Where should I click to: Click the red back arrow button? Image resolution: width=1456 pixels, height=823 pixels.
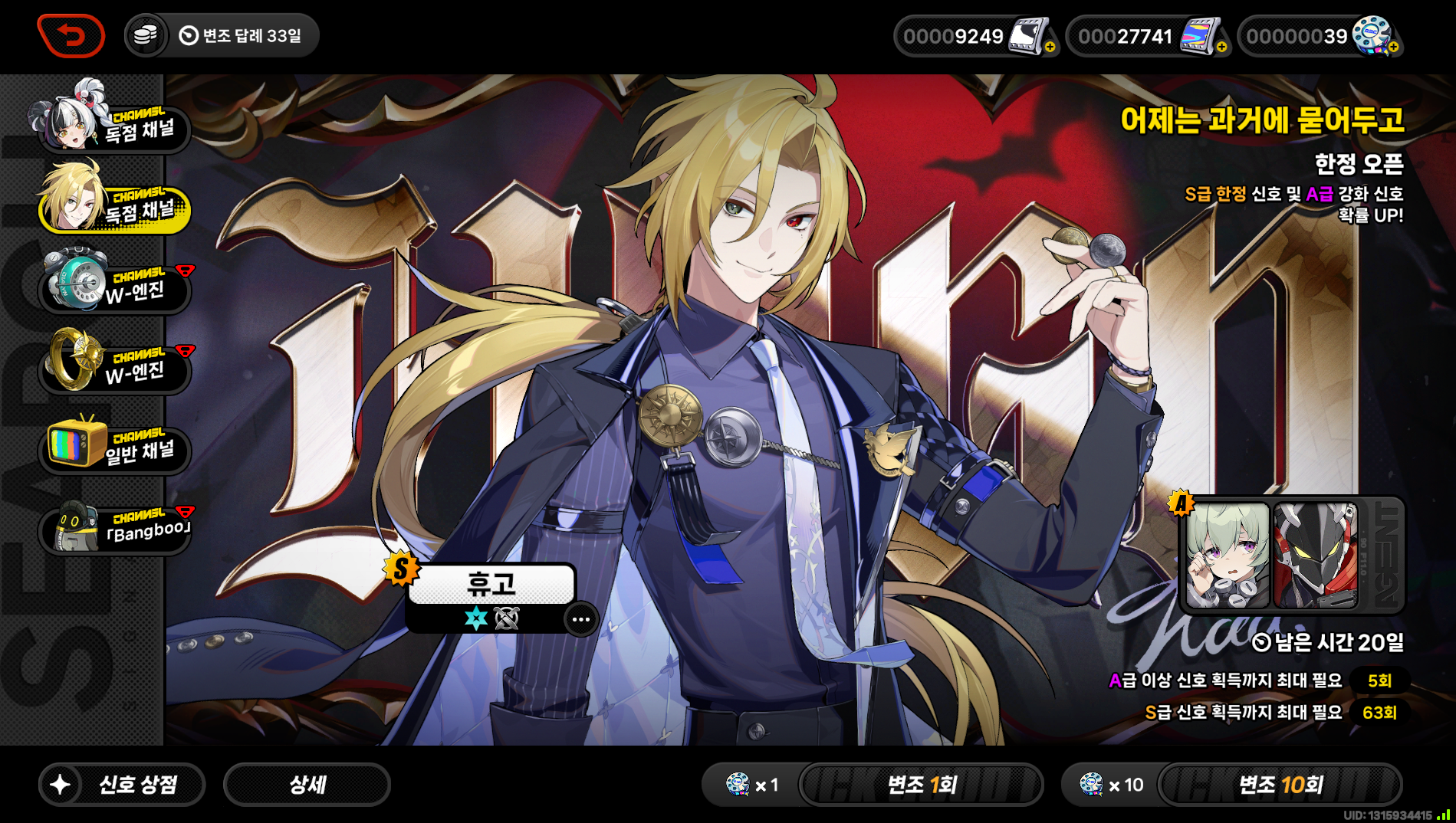click(71, 36)
